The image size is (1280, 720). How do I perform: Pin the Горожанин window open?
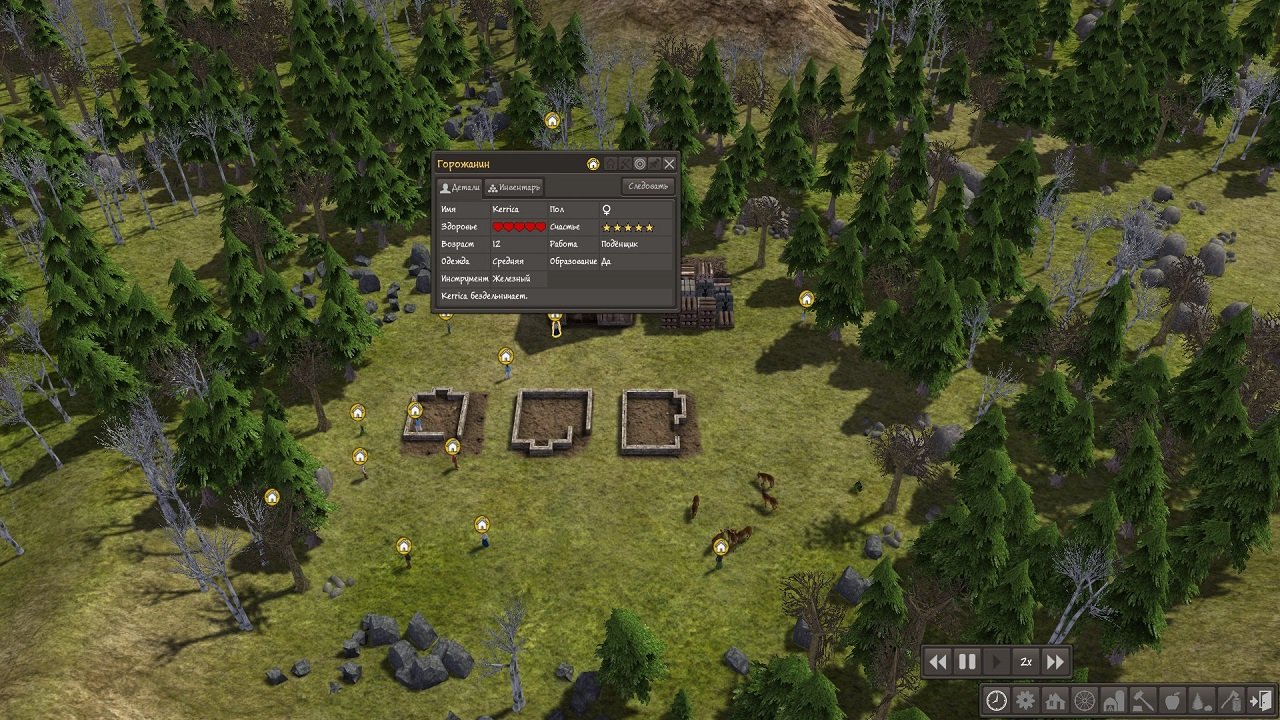654,163
